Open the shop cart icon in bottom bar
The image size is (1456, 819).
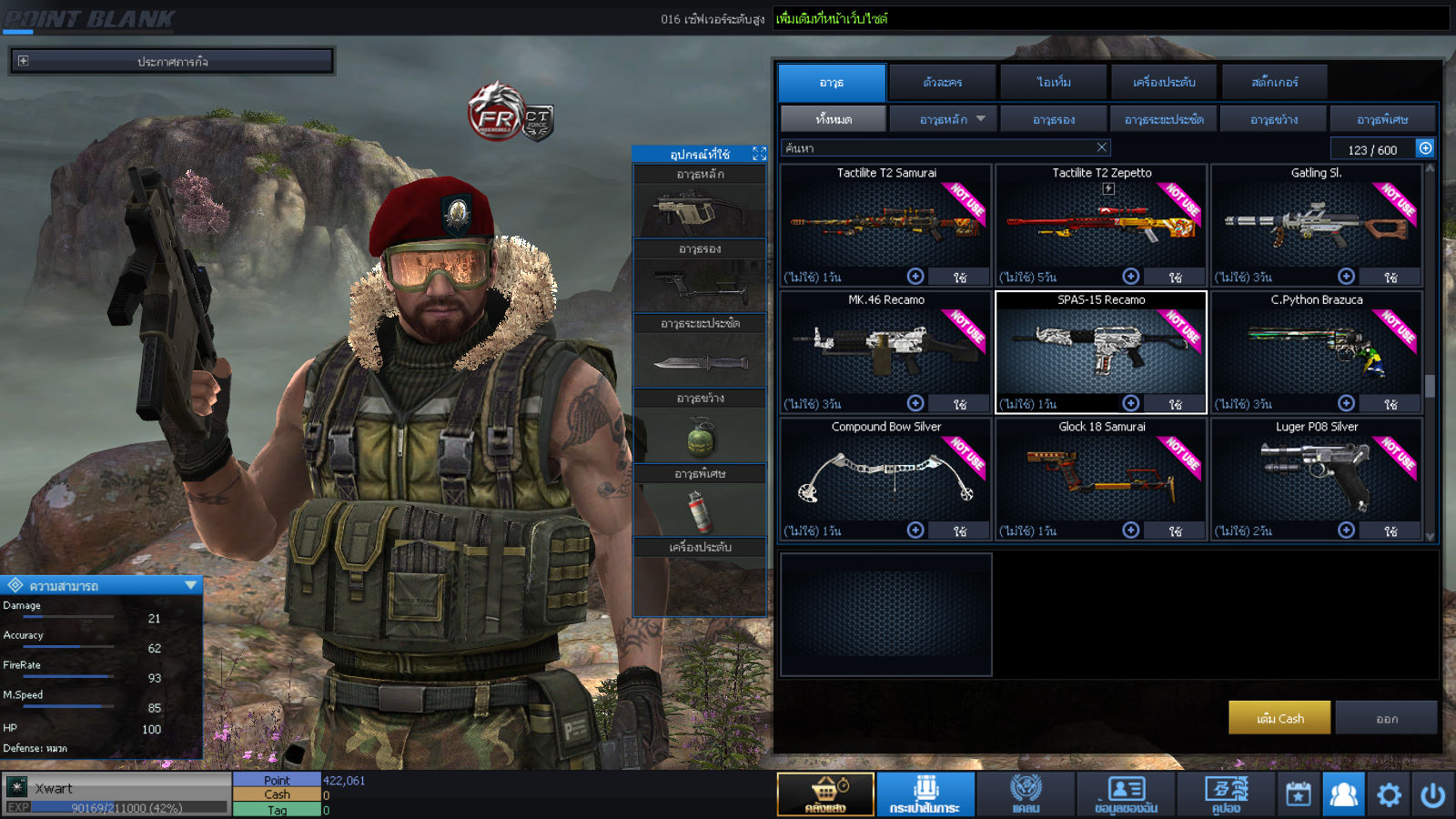[x=825, y=794]
